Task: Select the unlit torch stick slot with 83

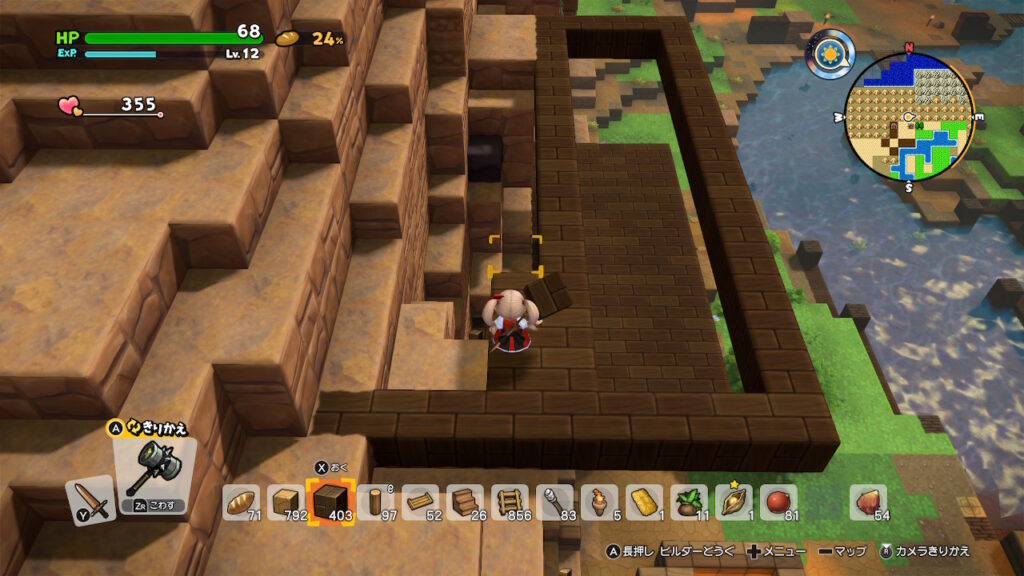Action: point(555,502)
